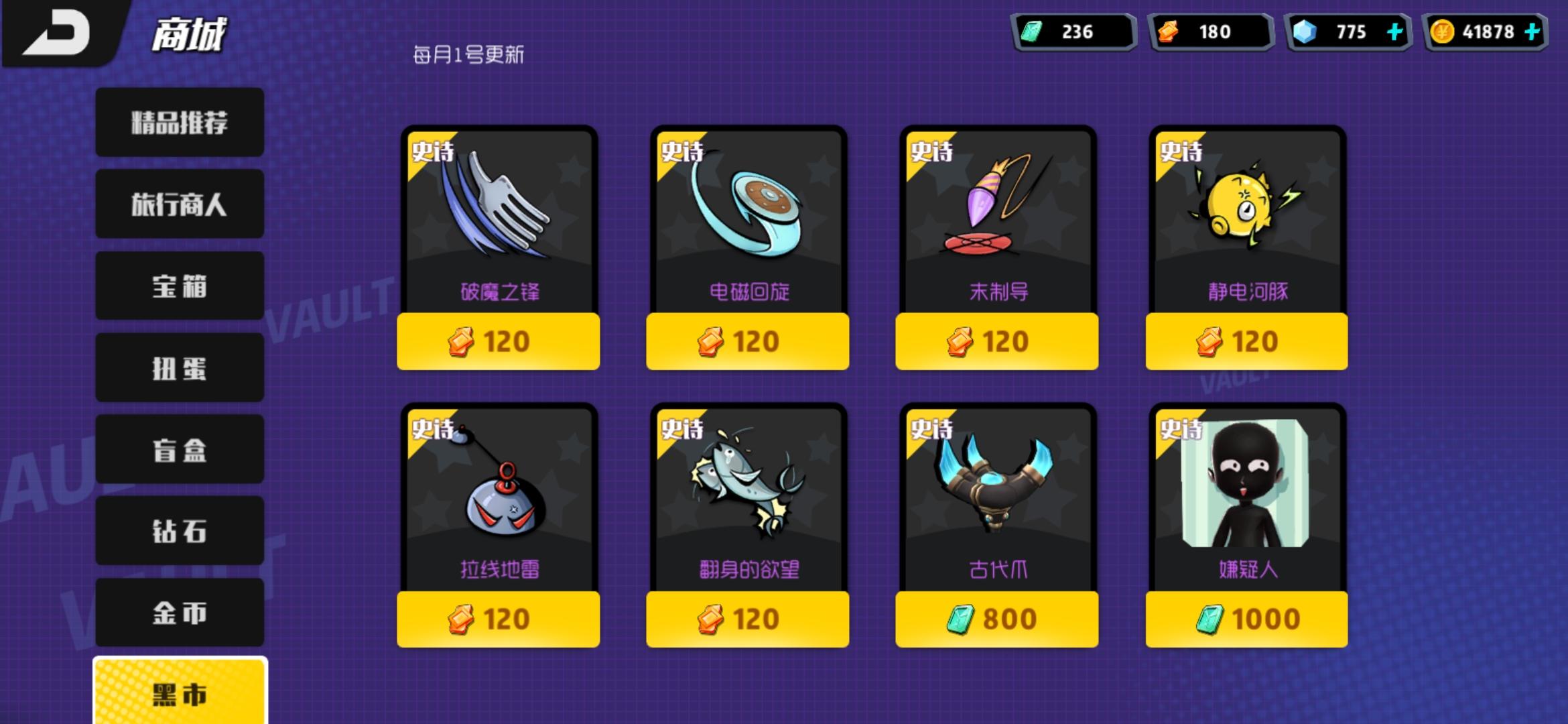Image resolution: width=1568 pixels, height=724 pixels.
Task: Click the green gem currency icon
Action: pos(1033,31)
